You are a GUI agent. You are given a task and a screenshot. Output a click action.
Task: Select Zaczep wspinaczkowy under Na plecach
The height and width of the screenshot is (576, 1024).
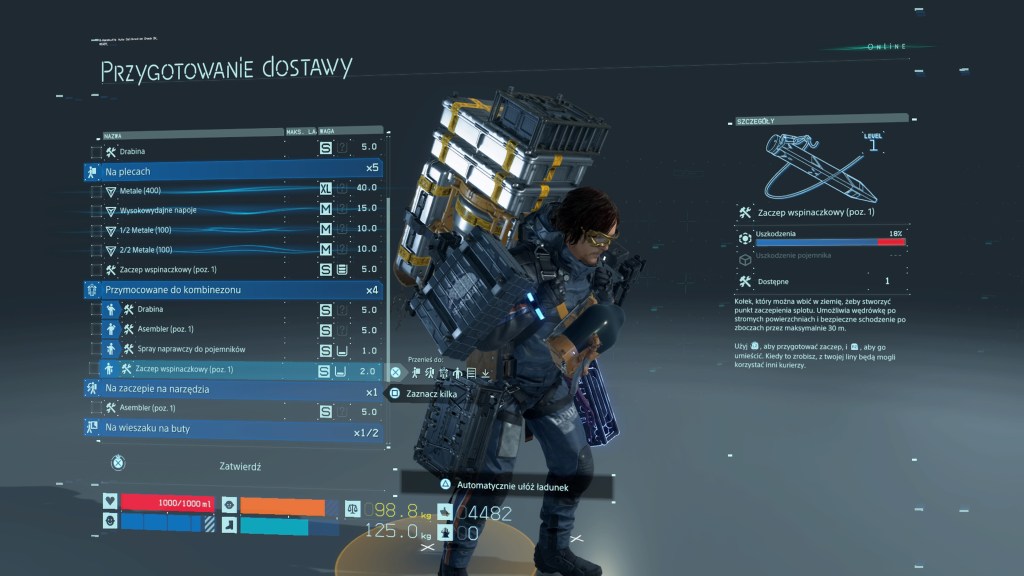[x=230, y=269]
